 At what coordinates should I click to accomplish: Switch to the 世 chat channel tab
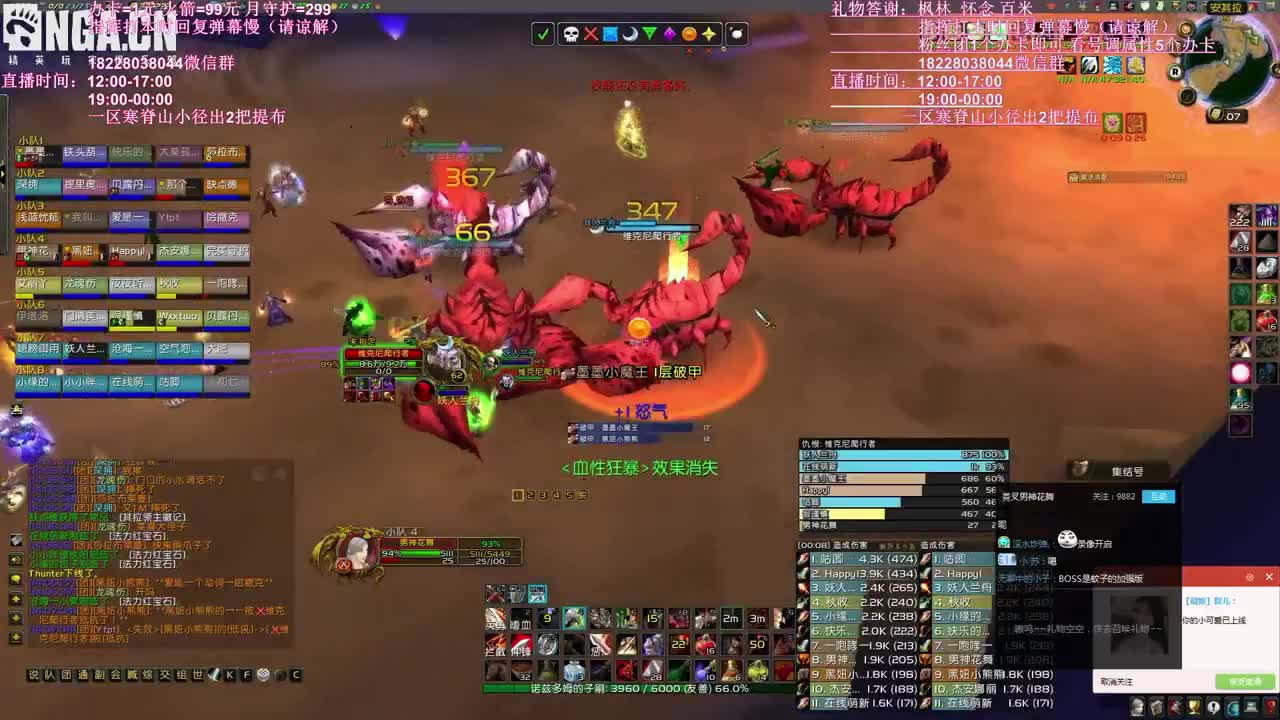point(198,674)
